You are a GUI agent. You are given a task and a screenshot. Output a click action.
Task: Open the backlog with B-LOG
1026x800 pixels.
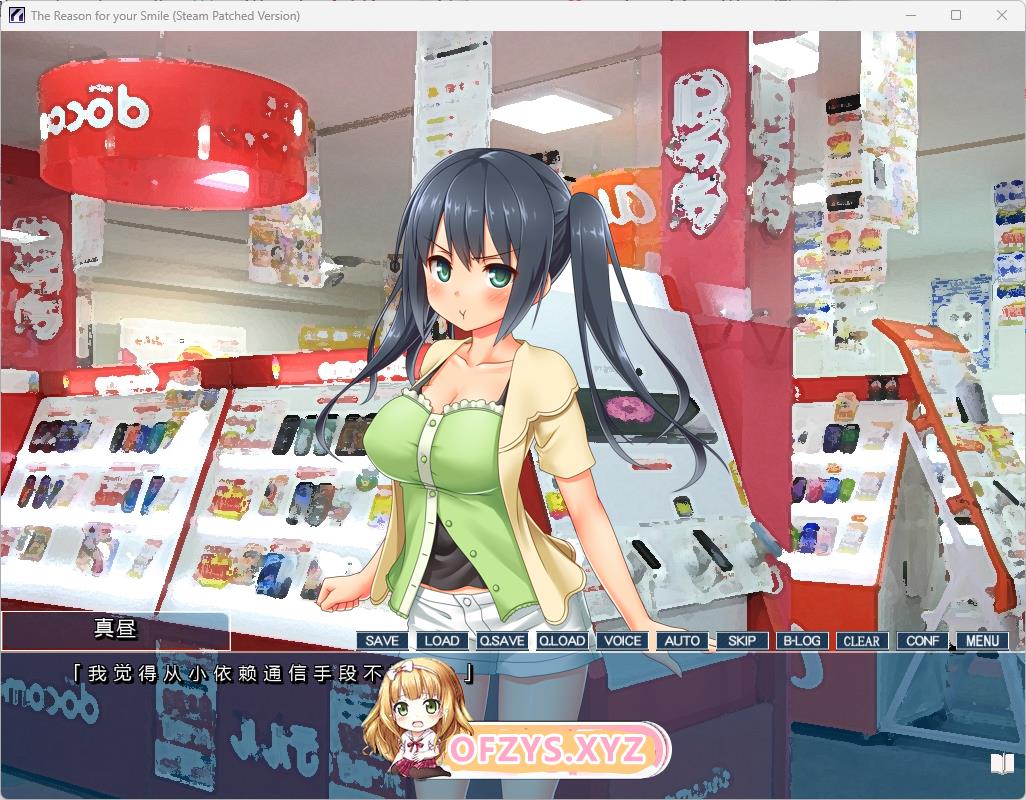coord(802,641)
